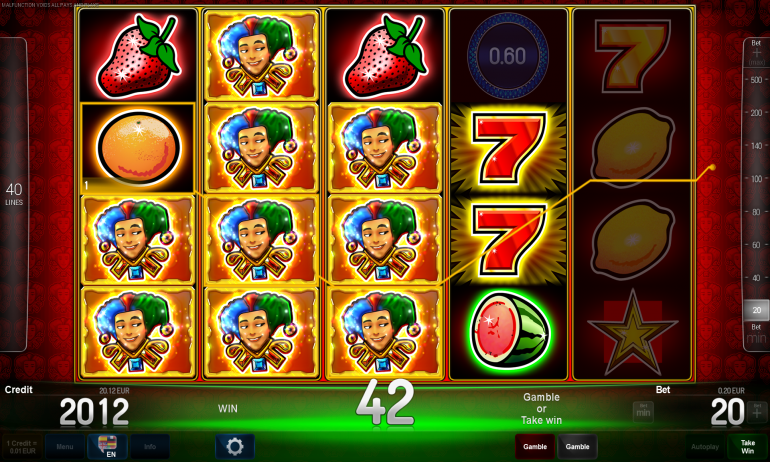770x462 pixels.
Task: Set bet to minimum in bottom bar
Action: click(642, 410)
